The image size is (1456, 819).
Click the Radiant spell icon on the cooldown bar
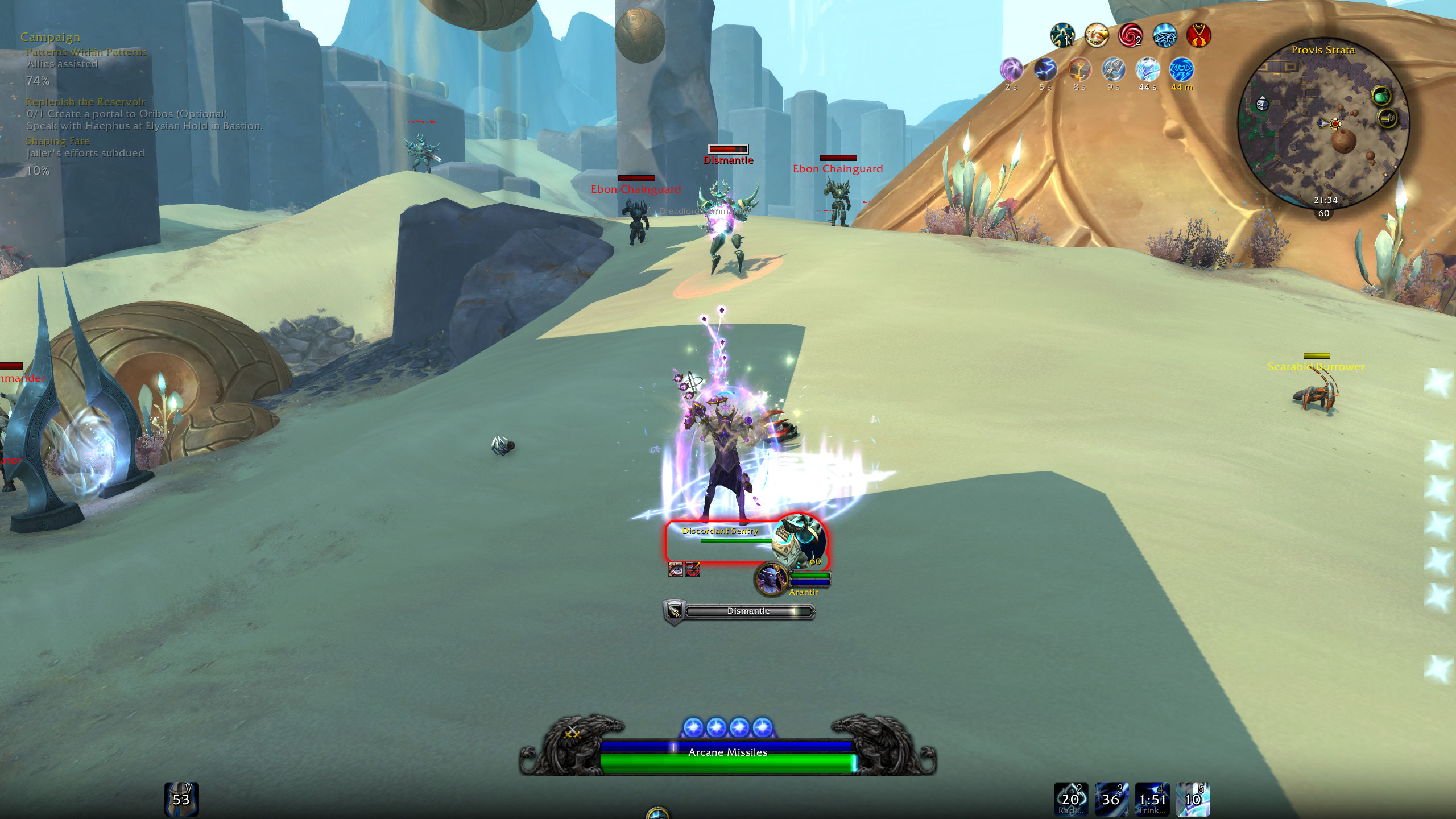1072,800
